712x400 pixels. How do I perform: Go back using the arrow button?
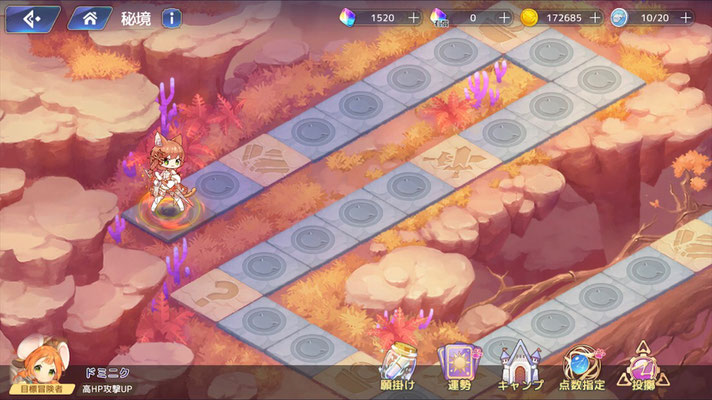click(30, 17)
